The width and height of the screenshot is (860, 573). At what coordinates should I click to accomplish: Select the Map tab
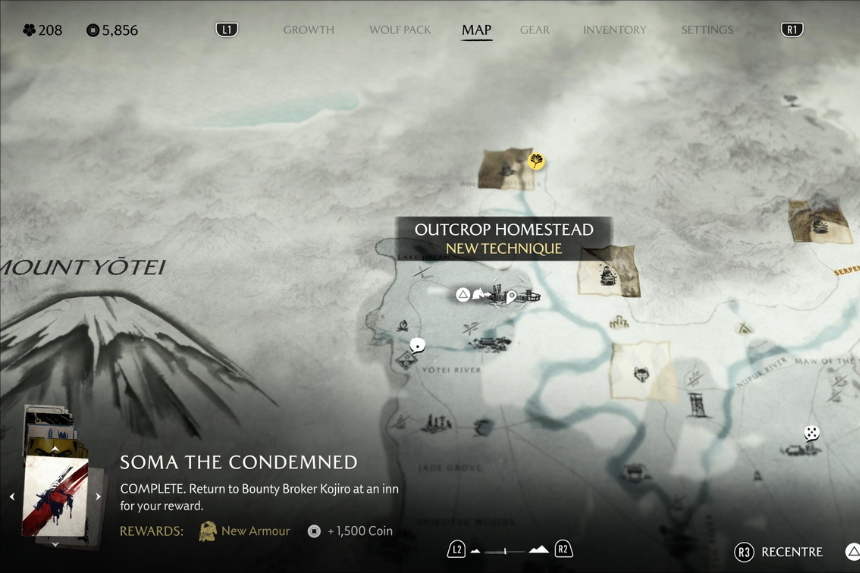pos(476,30)
